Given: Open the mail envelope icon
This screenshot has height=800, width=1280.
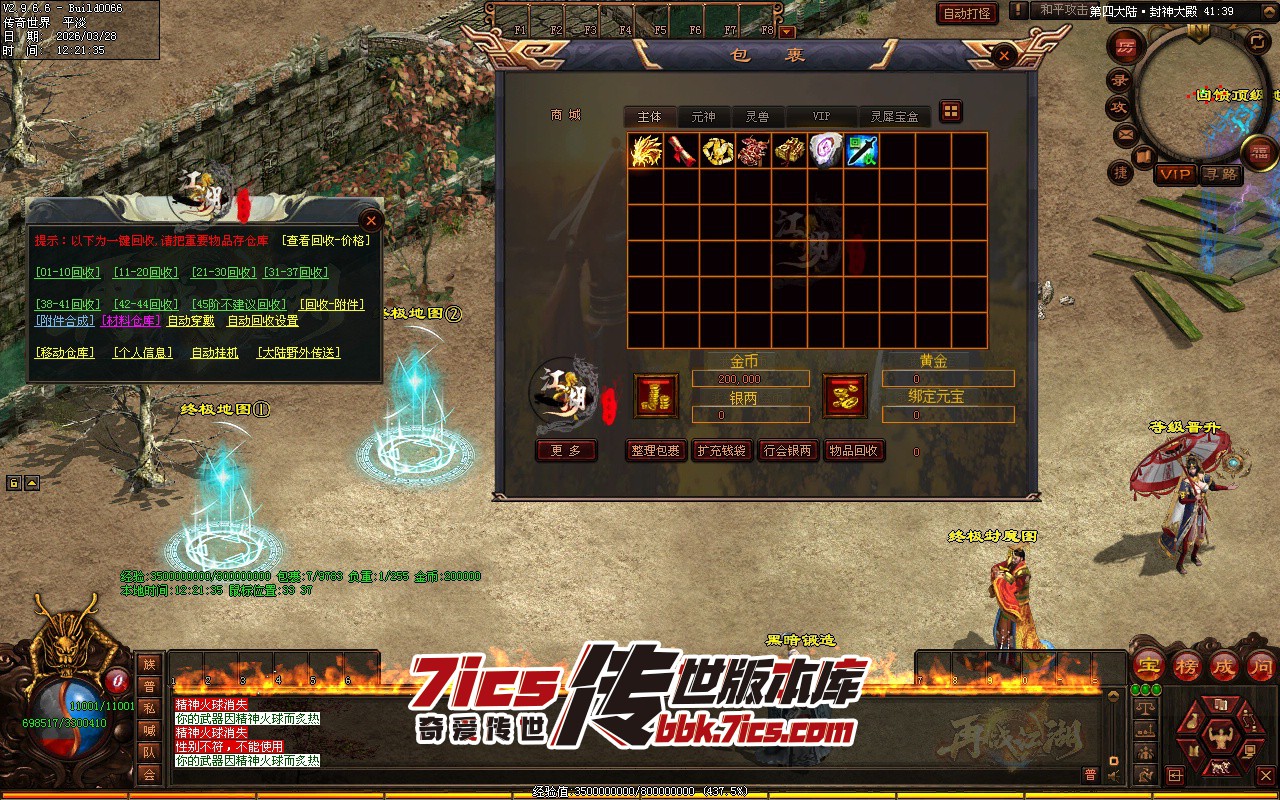Looking at the screenshot, I should click(x=1125, y=134).
